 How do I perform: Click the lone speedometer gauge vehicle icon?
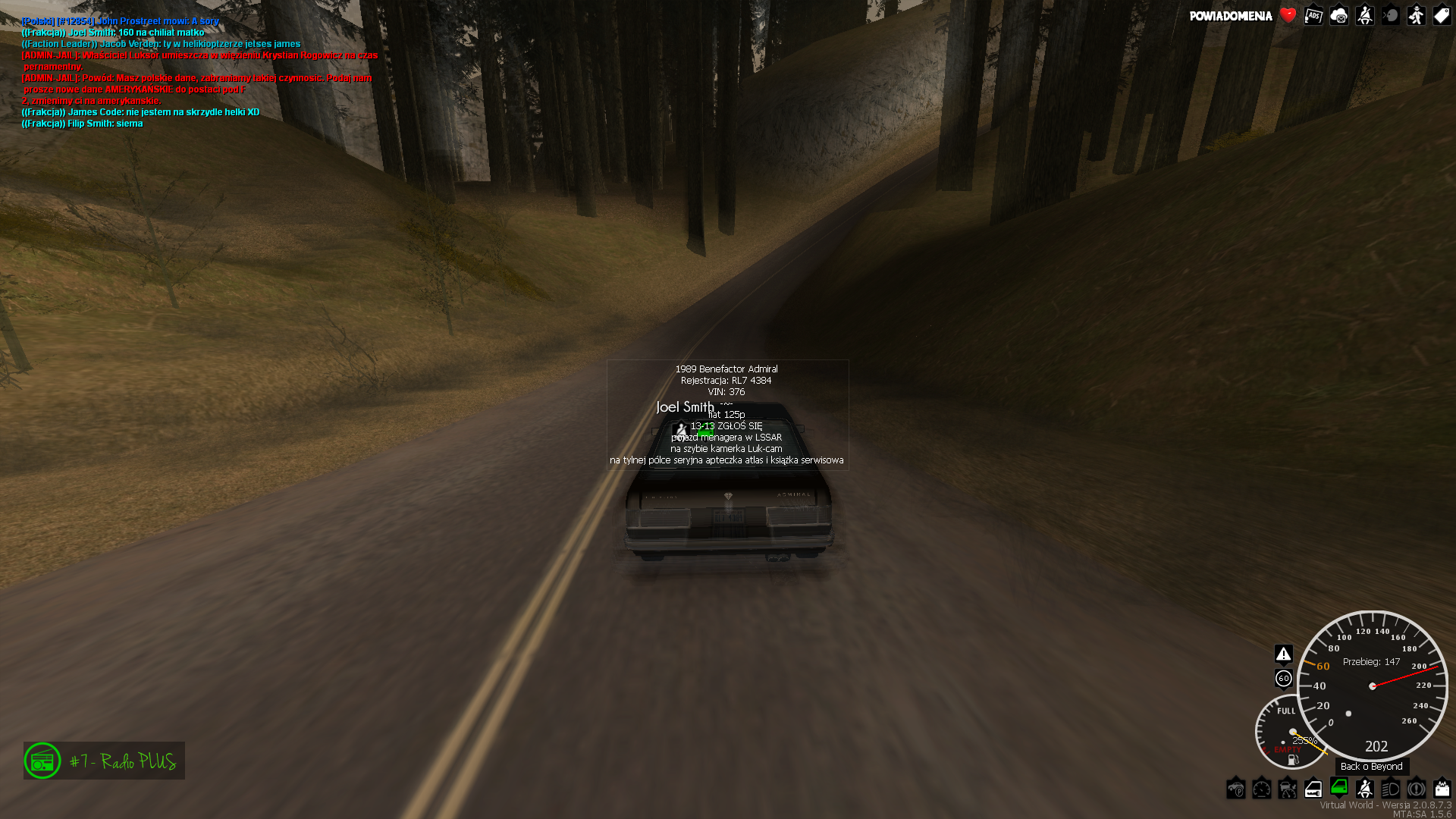point(1262,789)
